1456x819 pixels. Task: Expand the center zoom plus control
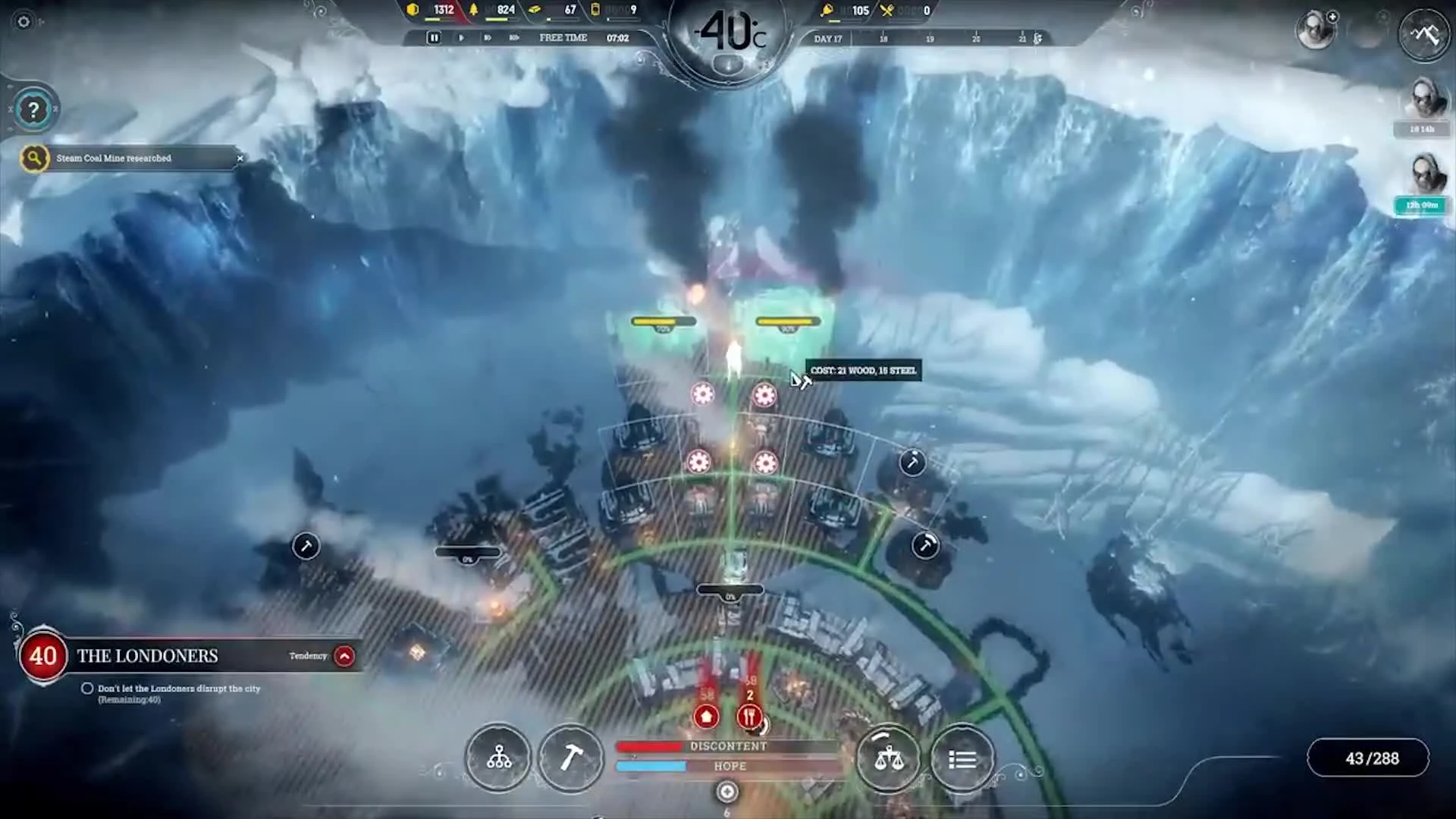click(x=726, y=791)
